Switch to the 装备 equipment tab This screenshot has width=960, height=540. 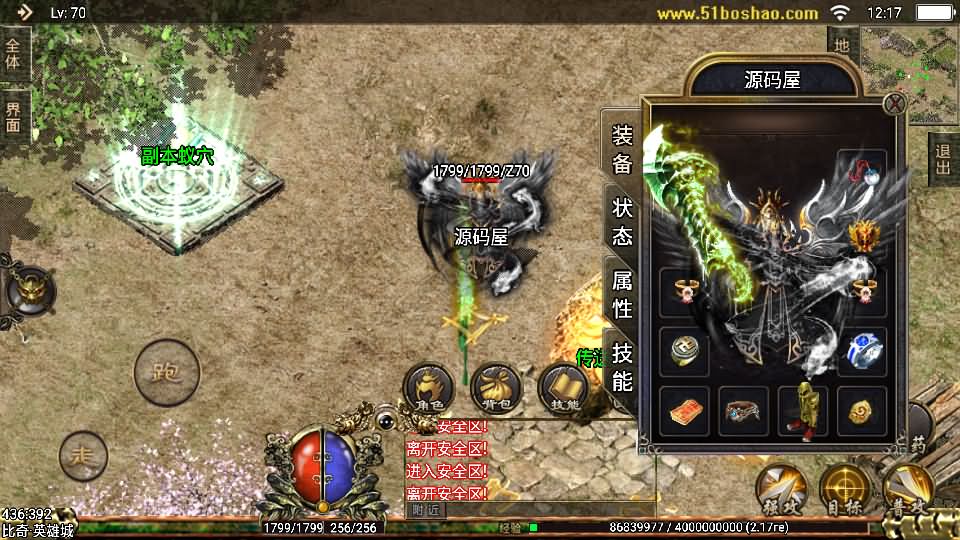pyautogui.click(x=622, y=150)
